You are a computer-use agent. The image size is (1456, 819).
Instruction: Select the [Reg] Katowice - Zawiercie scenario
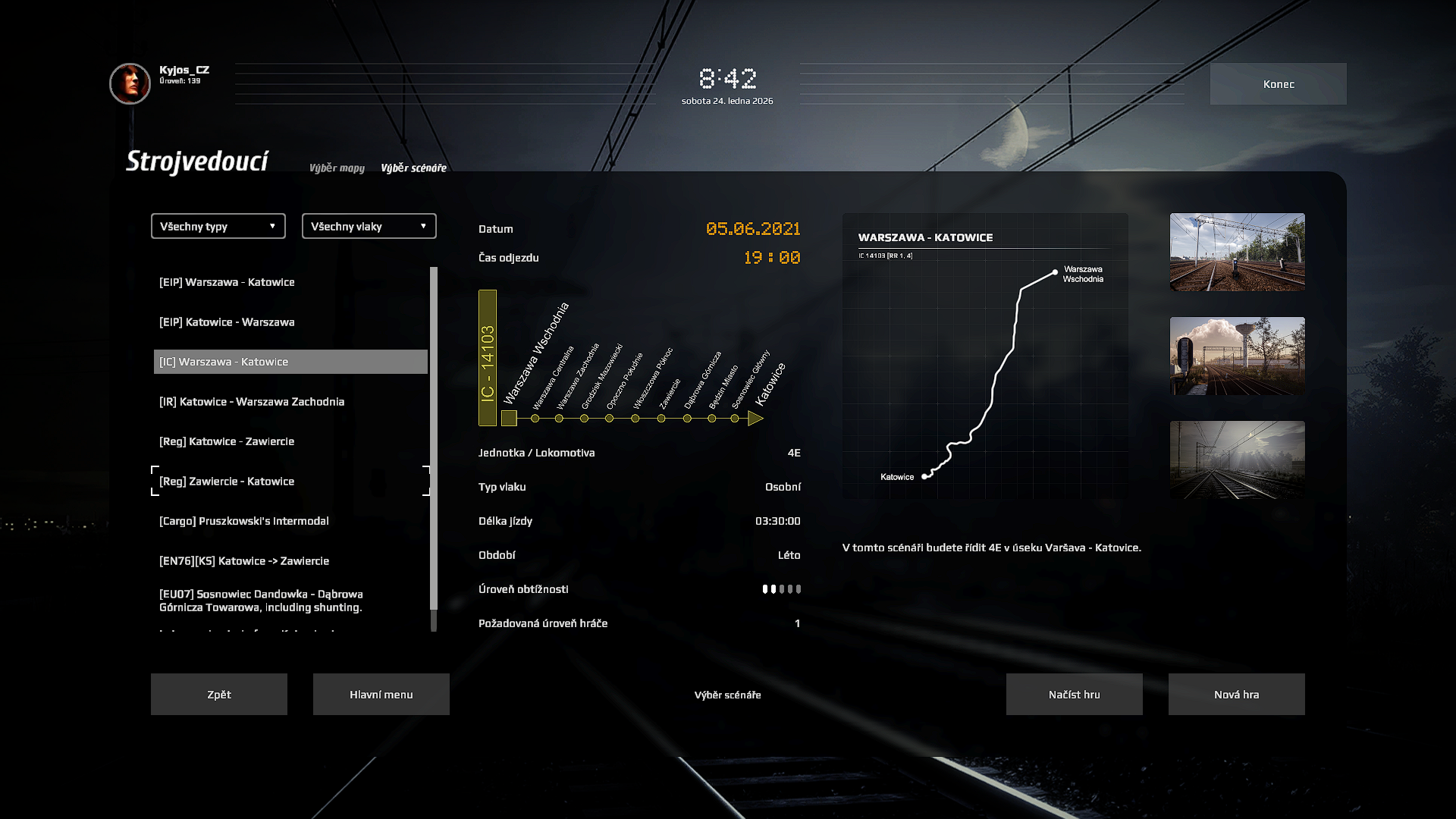(227, 441)
